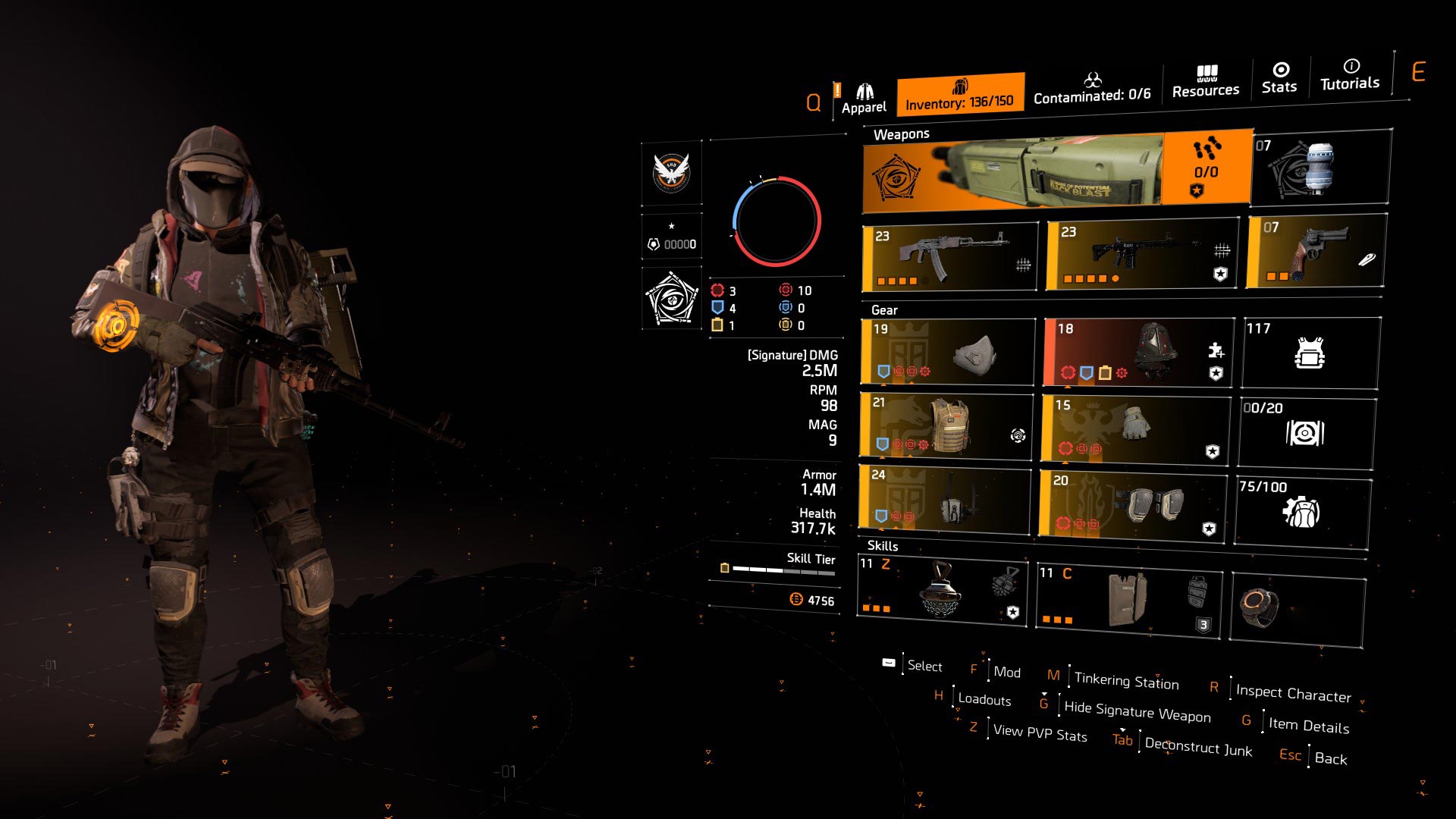The width and height of the screenshot is (1456, 819).
Task: Open the backpack gear slot
Action: click(x=1137, y=351)
